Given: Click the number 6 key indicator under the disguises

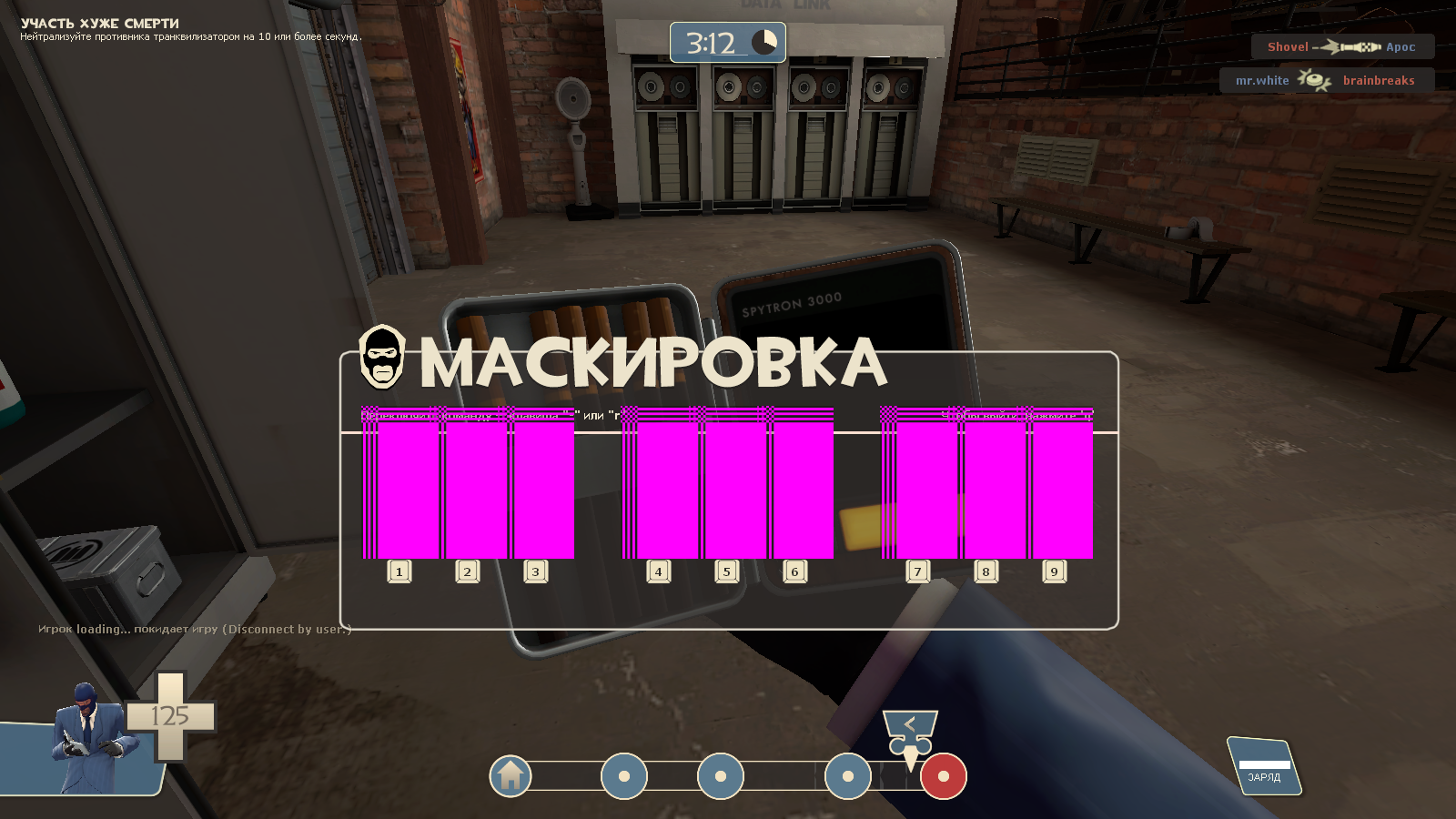Looking at the screenshot, I should [x=794, y=571].
